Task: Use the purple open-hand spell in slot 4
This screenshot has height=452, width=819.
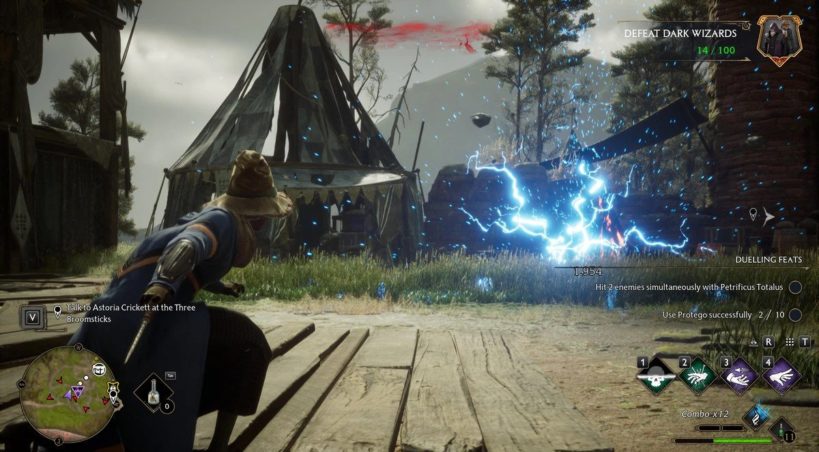Action: 781,374
